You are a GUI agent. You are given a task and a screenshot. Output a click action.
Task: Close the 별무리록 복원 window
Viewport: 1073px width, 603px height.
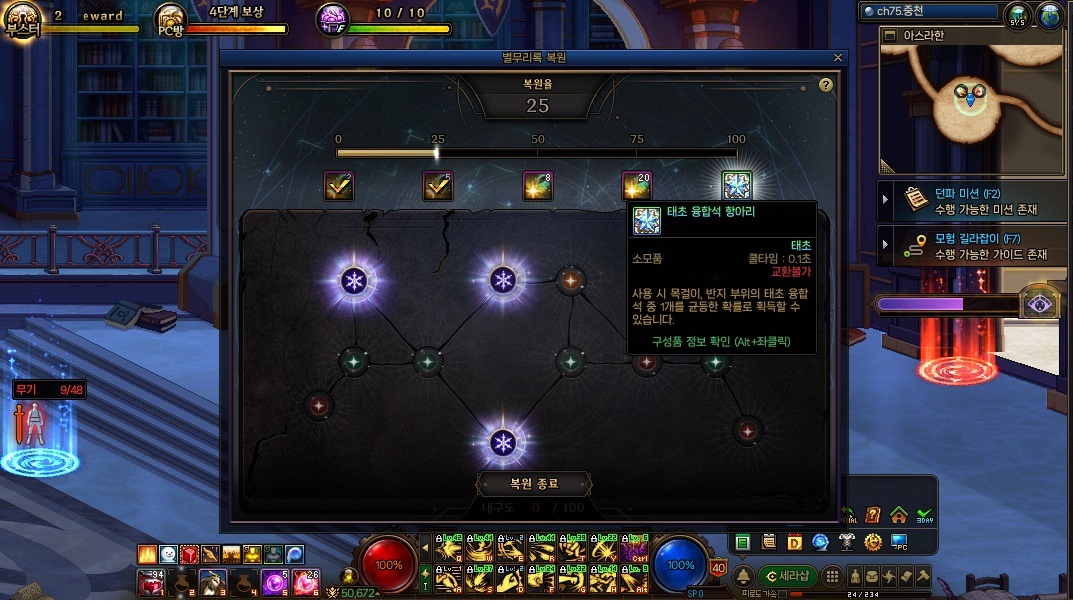point(838,58)
